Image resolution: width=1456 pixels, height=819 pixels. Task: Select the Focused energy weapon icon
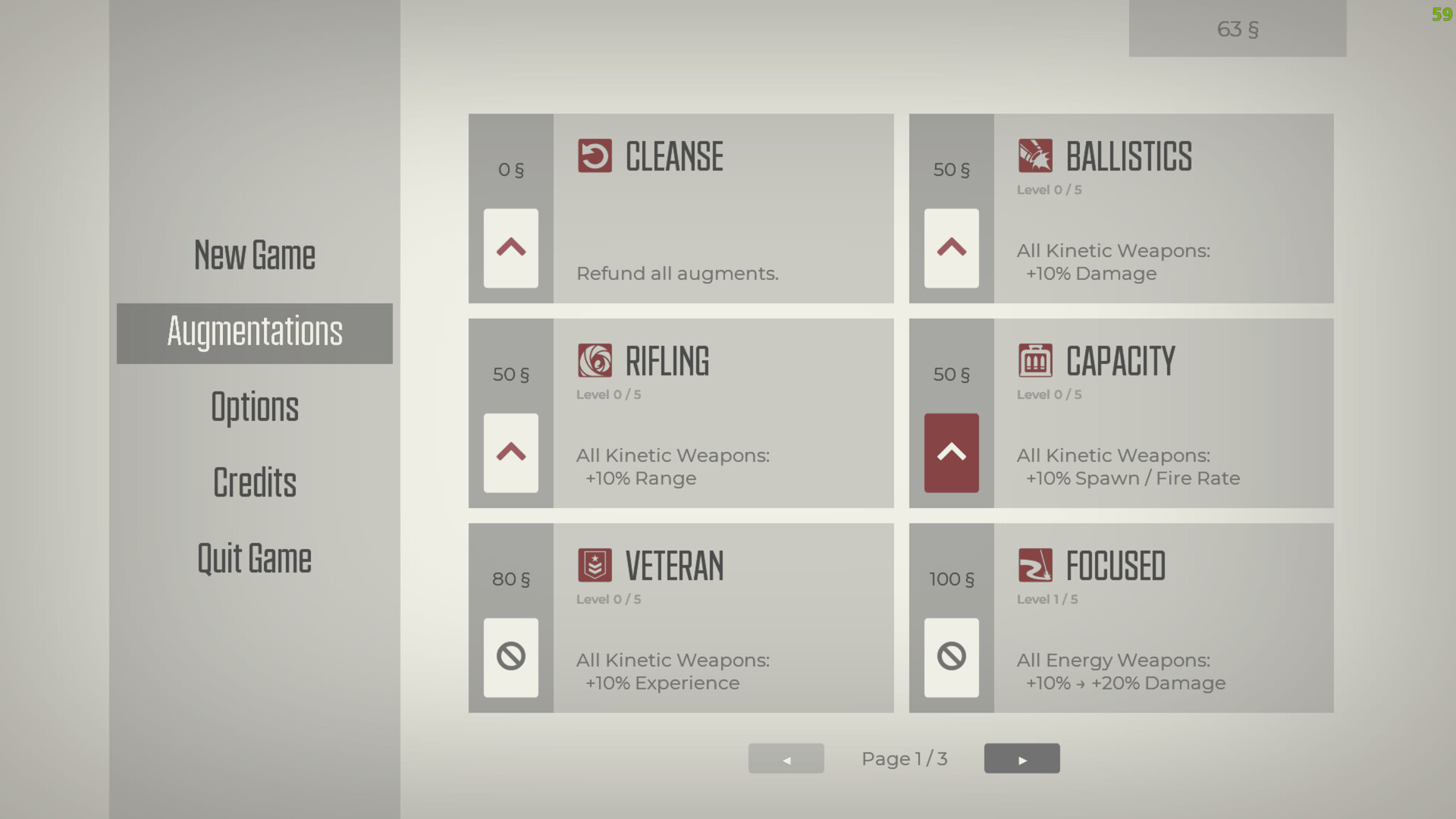click(x=1036, y=565)
